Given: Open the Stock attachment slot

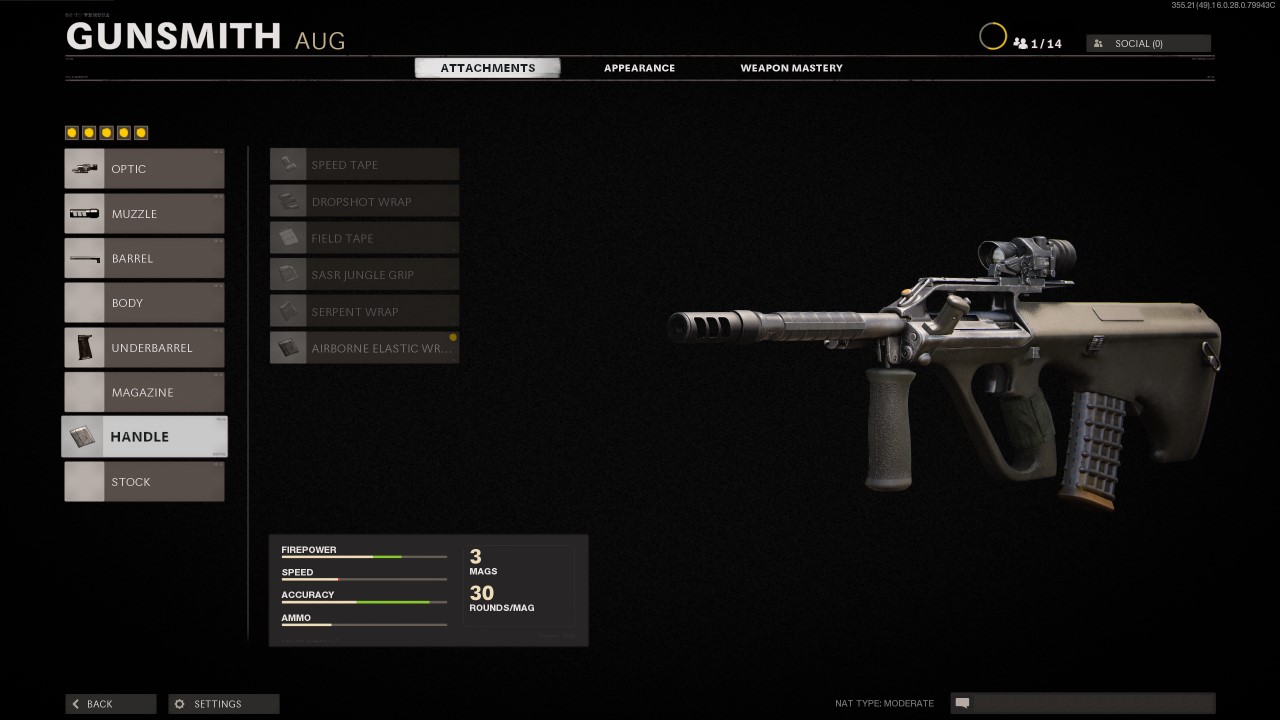Looking at the screenshot, I should coord(144,482).
